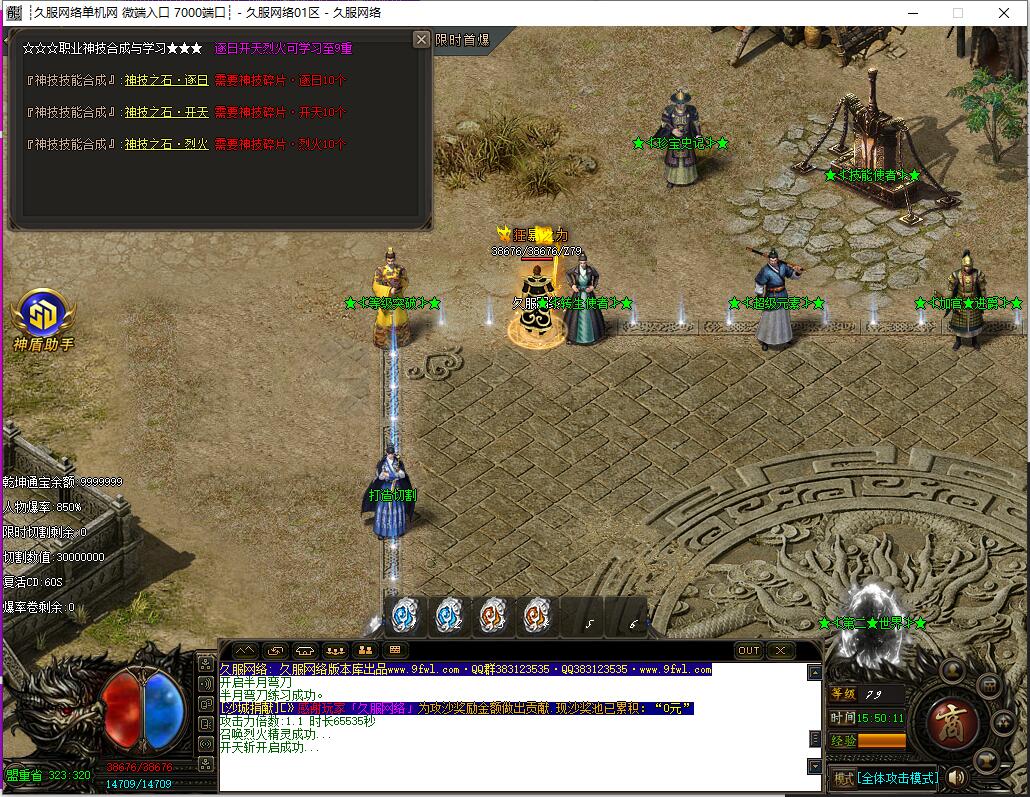Open the 限时首爆 tab

coord(463,40)
